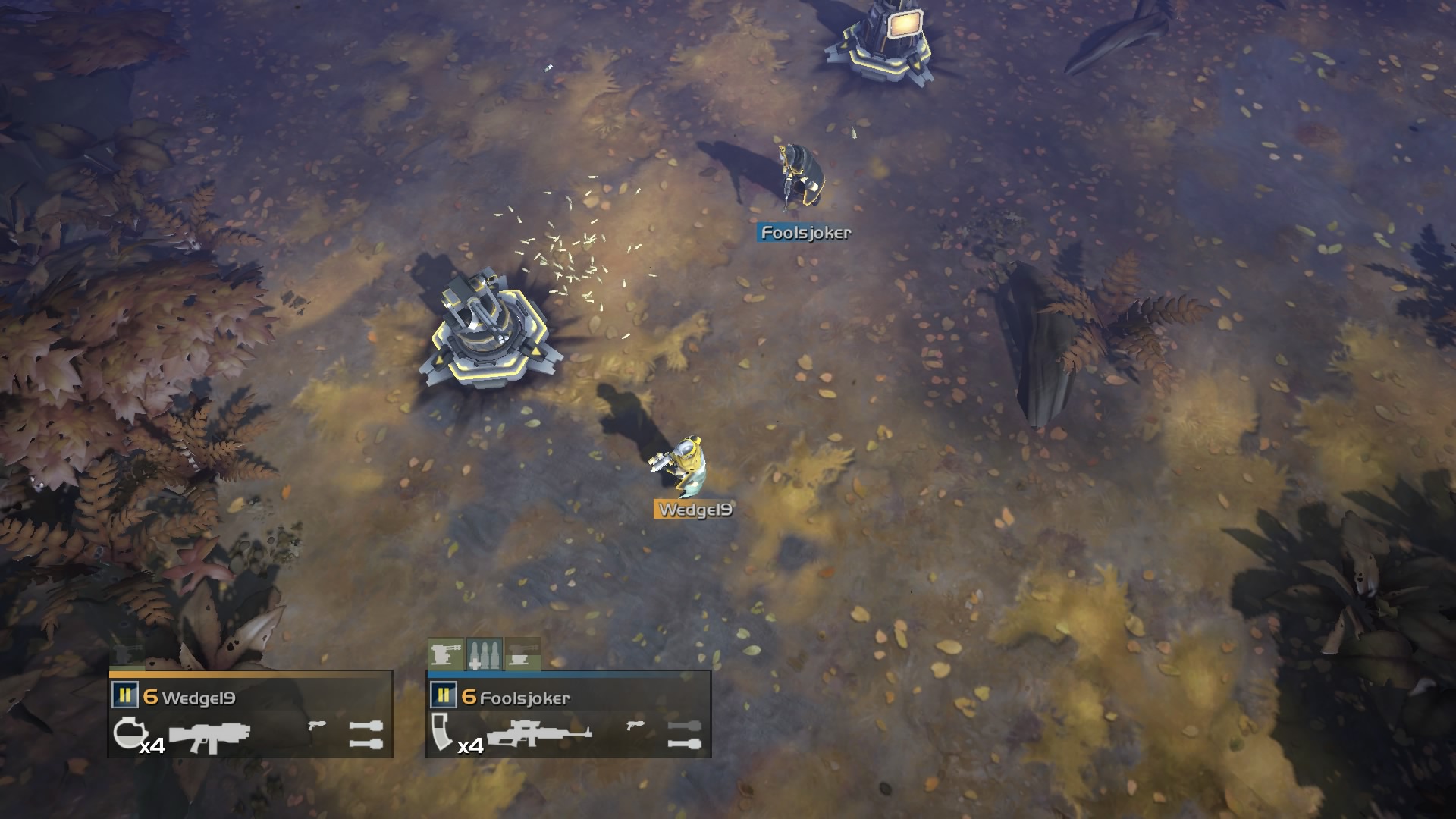Toggle Foolsjoker's pause indicator

(x=444, y=694)
